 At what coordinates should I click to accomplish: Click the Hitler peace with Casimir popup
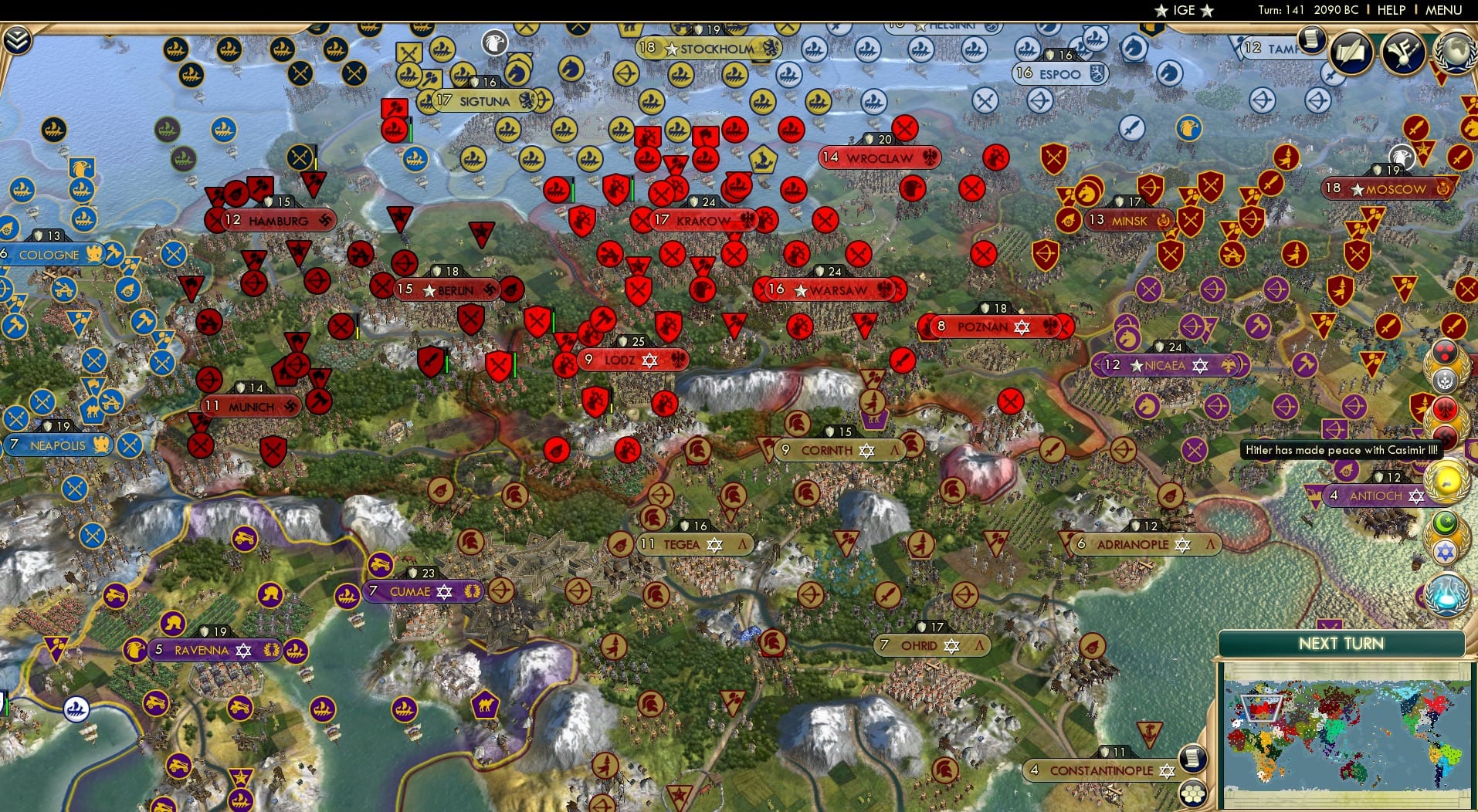point(1342,449)
